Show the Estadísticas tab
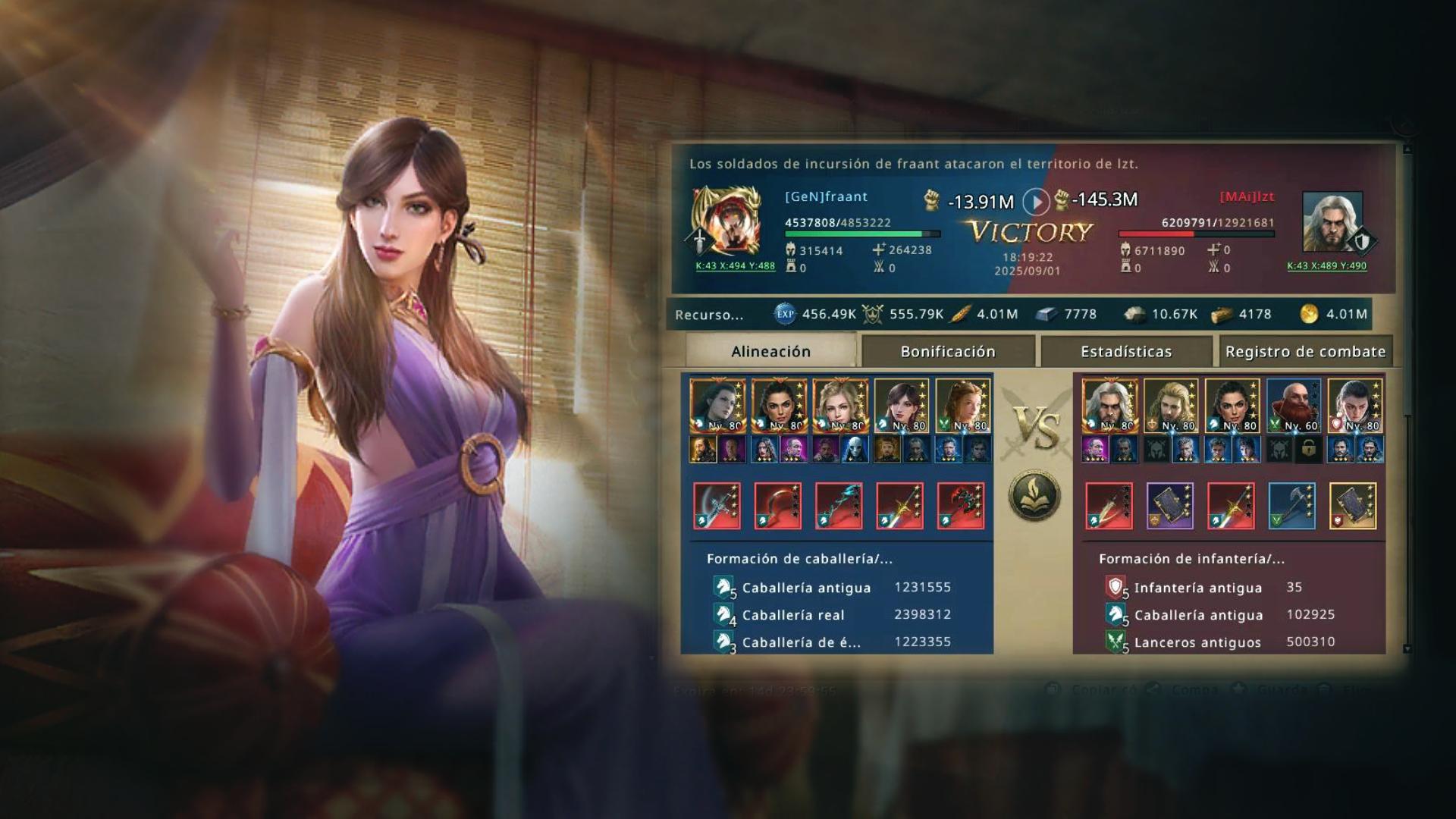The width and height of the screenshot is (1456, 819). coord(1126,352)
